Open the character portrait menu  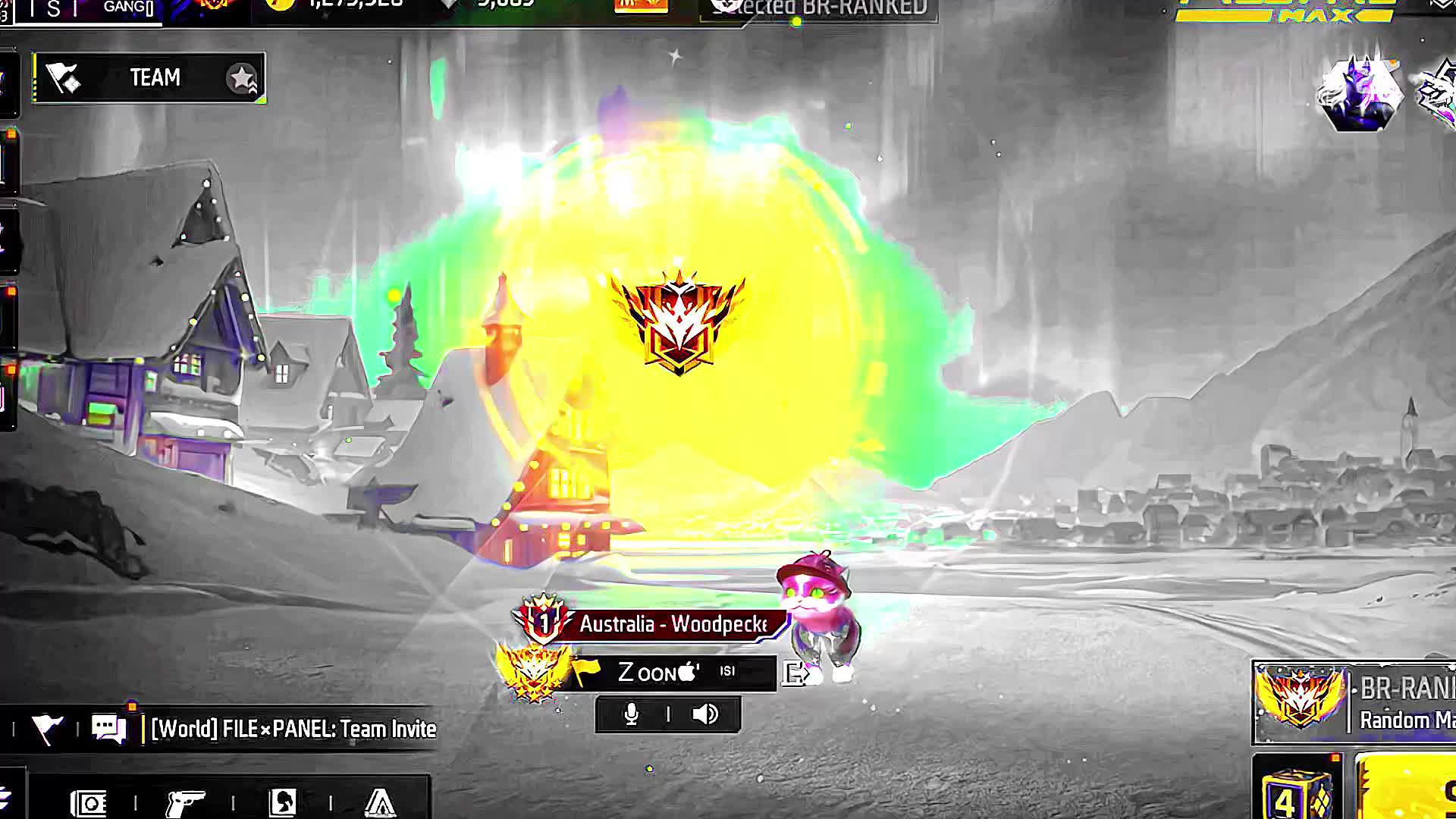tap(283, 802)
